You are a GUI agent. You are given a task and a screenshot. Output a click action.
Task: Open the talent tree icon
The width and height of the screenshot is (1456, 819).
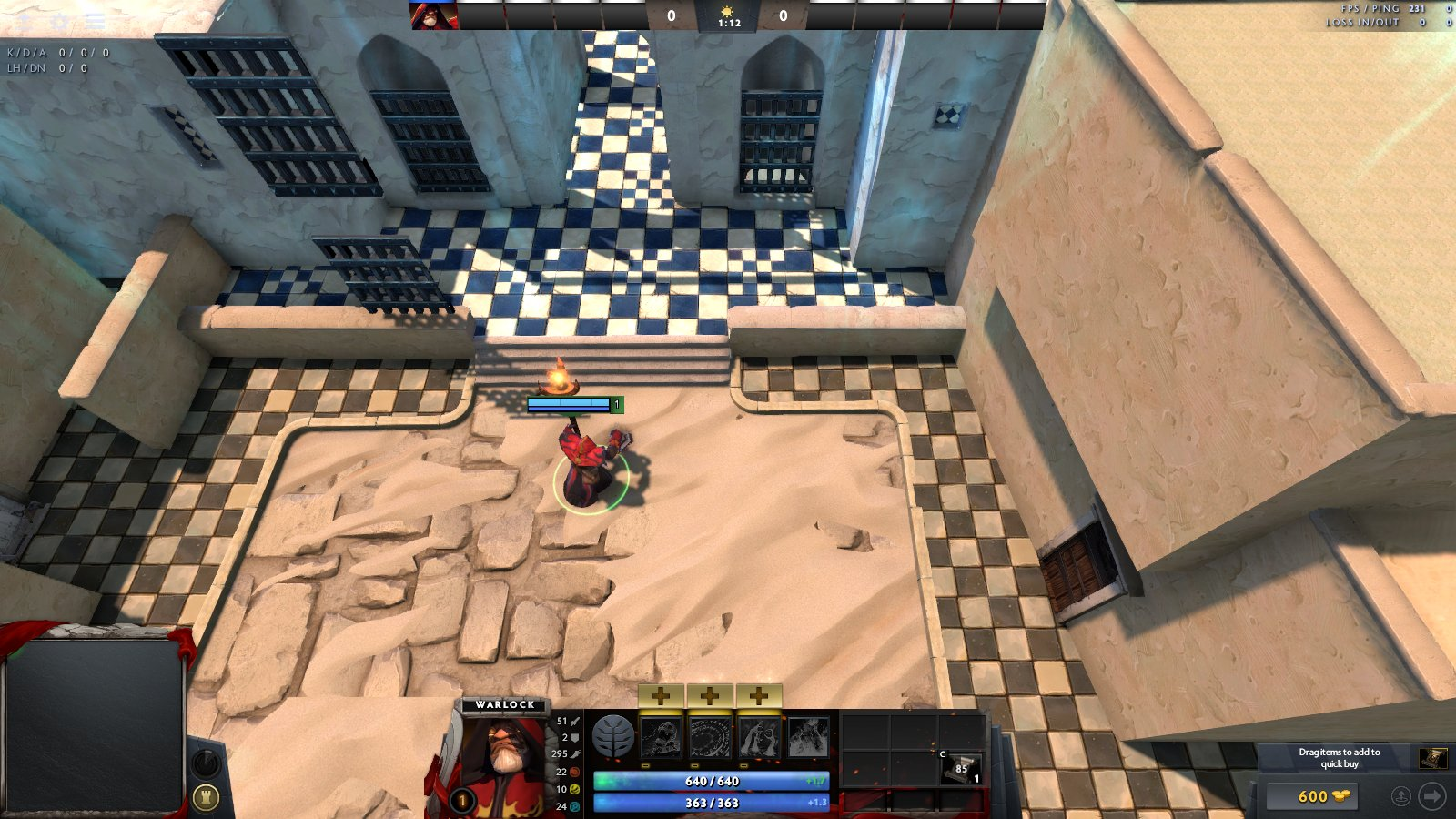pos(612,736)
